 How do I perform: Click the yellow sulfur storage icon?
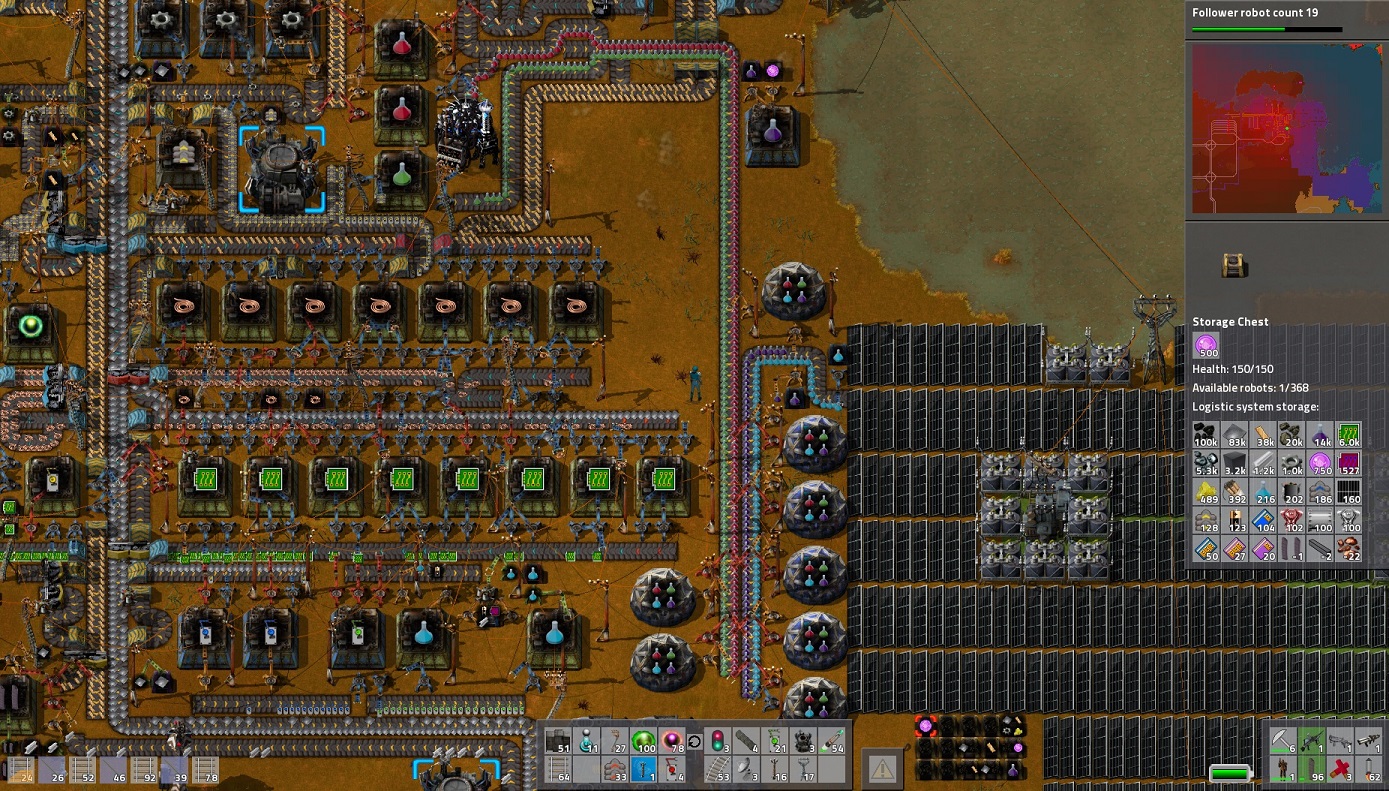tap(1206, 492)
